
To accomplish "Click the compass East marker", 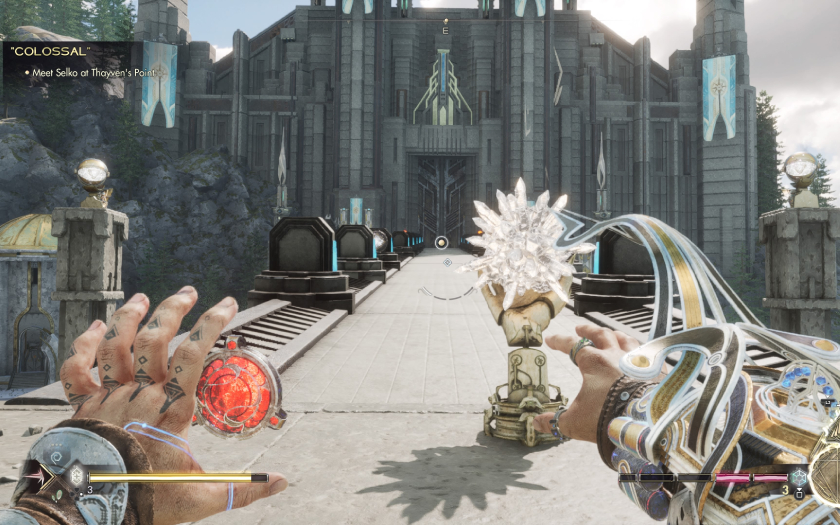I will tap(445, 32).
